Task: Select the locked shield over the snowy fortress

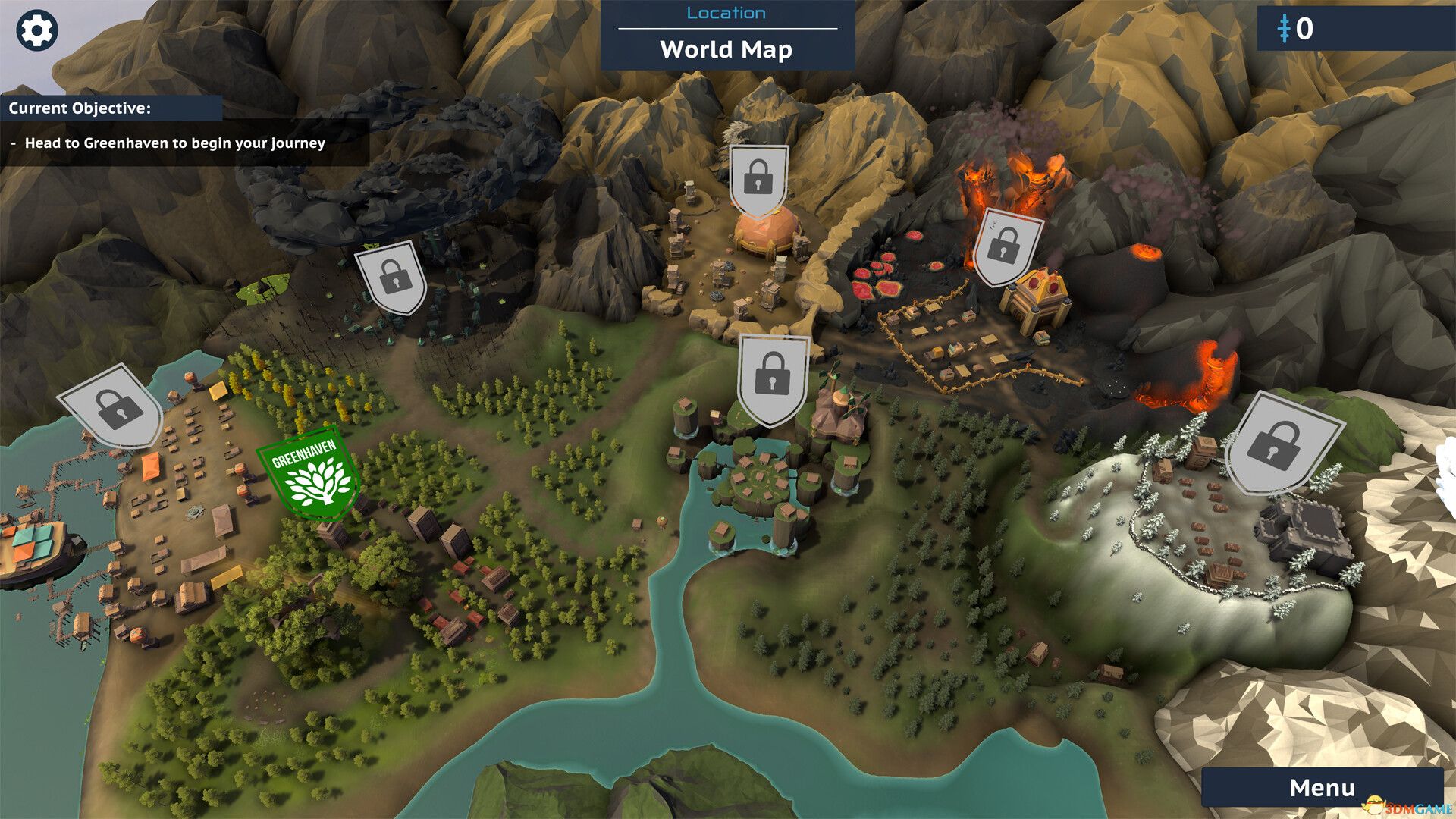Action: coord(1279,443)
